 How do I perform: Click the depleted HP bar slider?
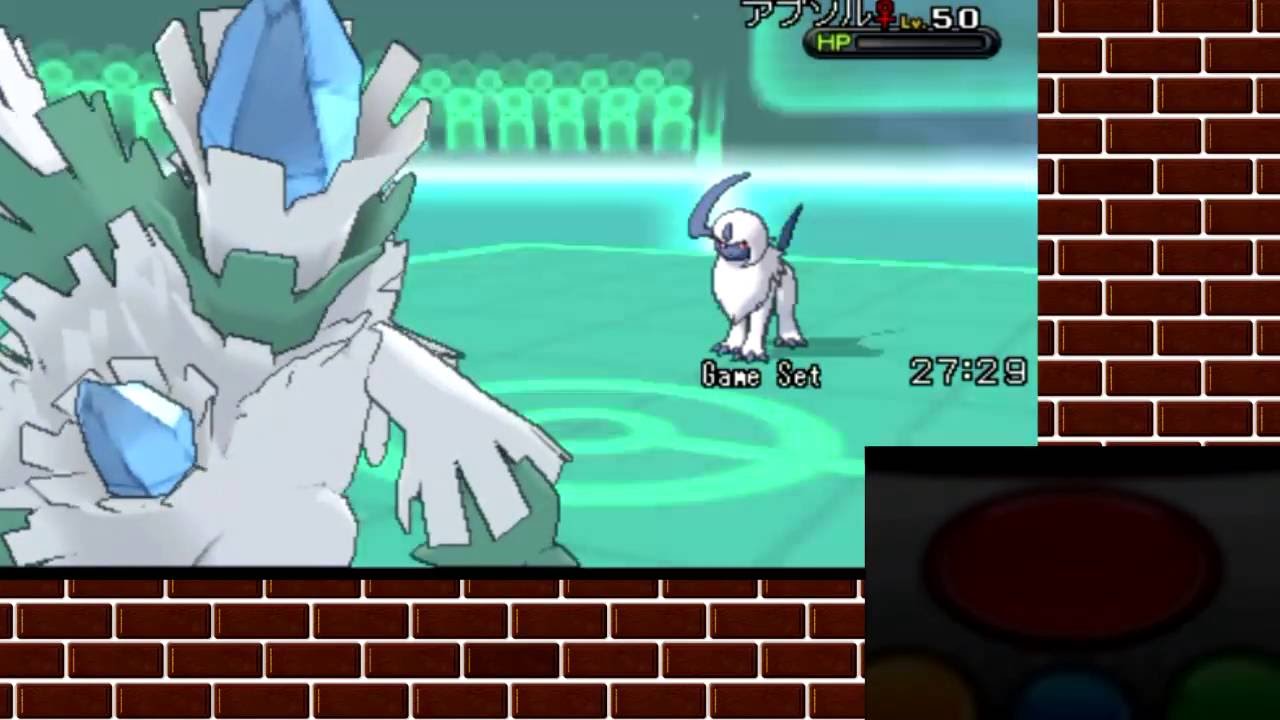click(920, 42)
